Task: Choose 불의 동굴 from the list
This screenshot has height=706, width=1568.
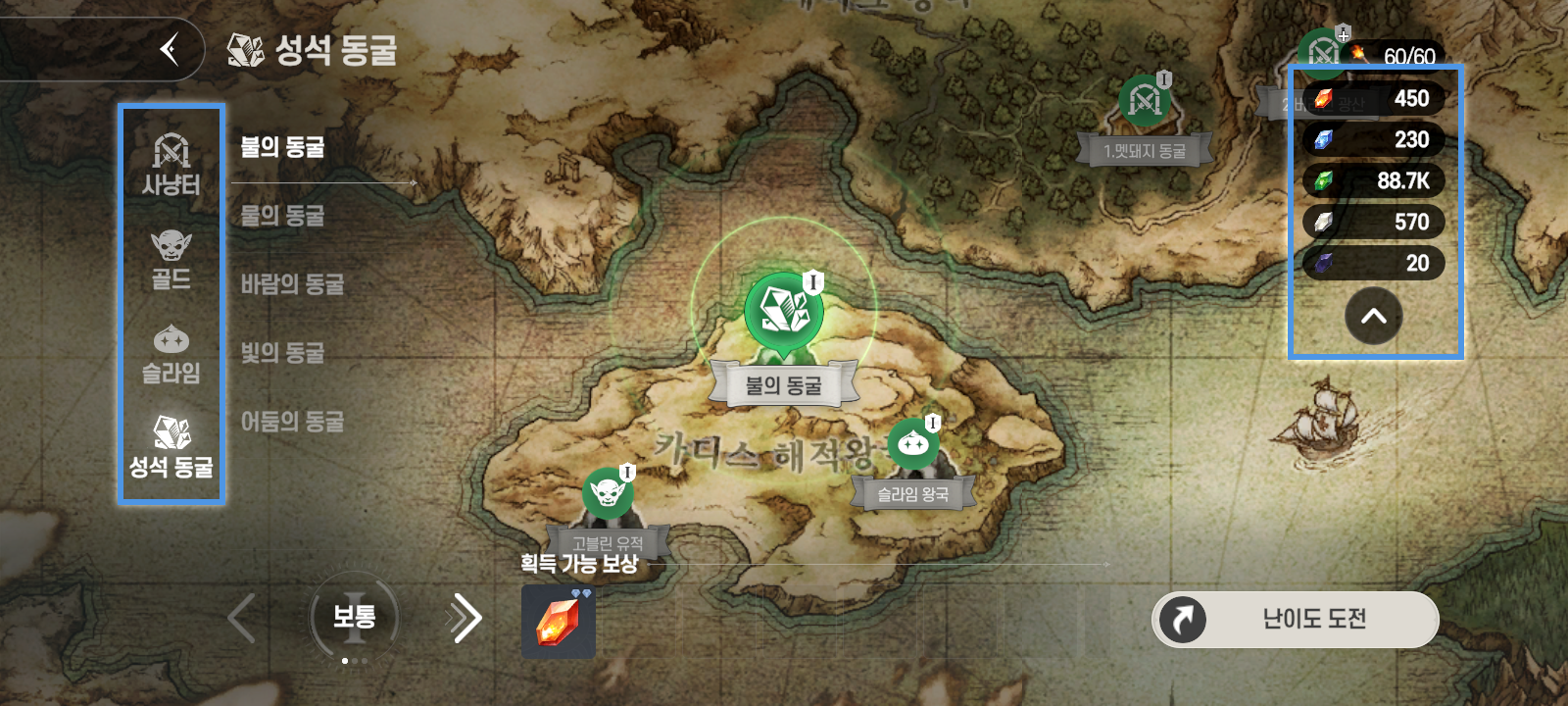Action: point(282,148)
